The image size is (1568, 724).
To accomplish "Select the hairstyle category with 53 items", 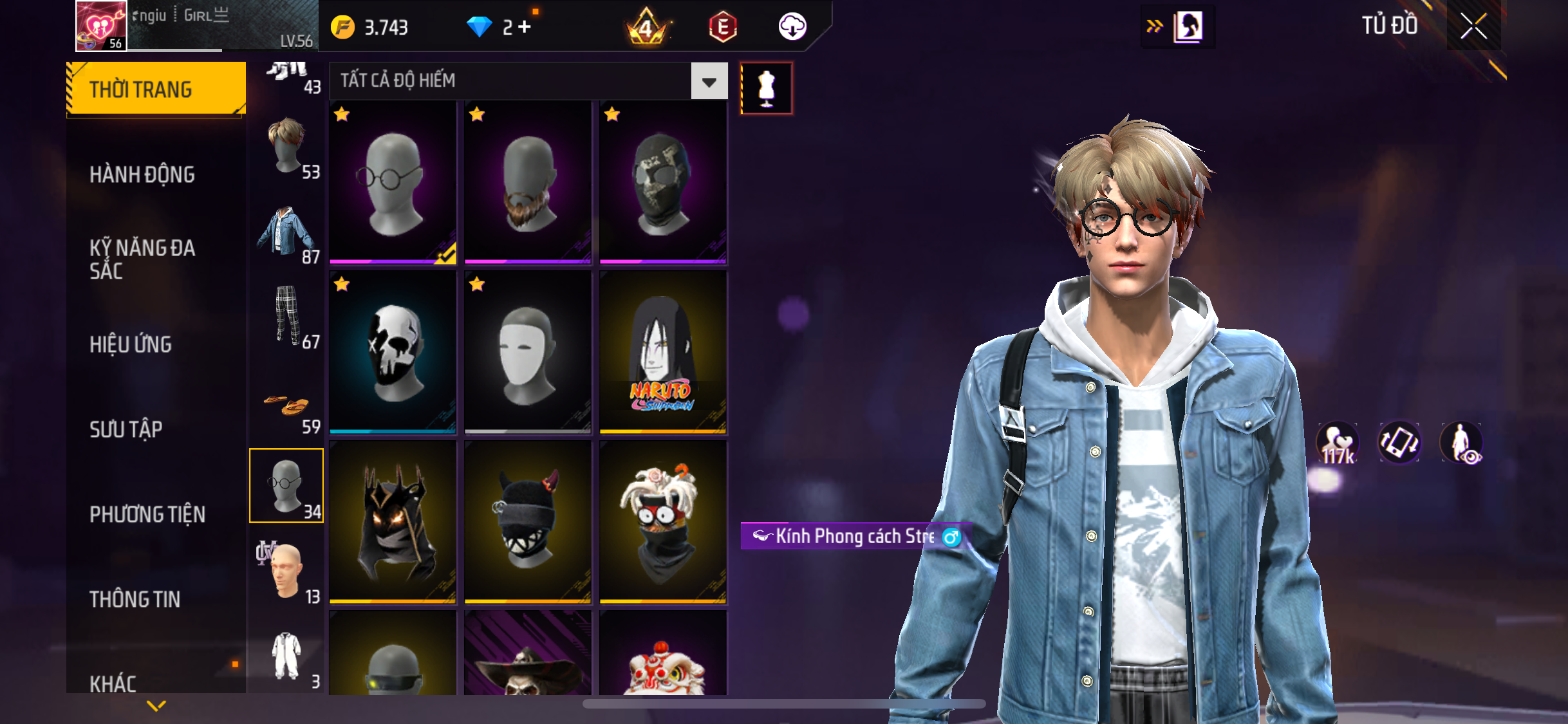I will pos(287,147).
